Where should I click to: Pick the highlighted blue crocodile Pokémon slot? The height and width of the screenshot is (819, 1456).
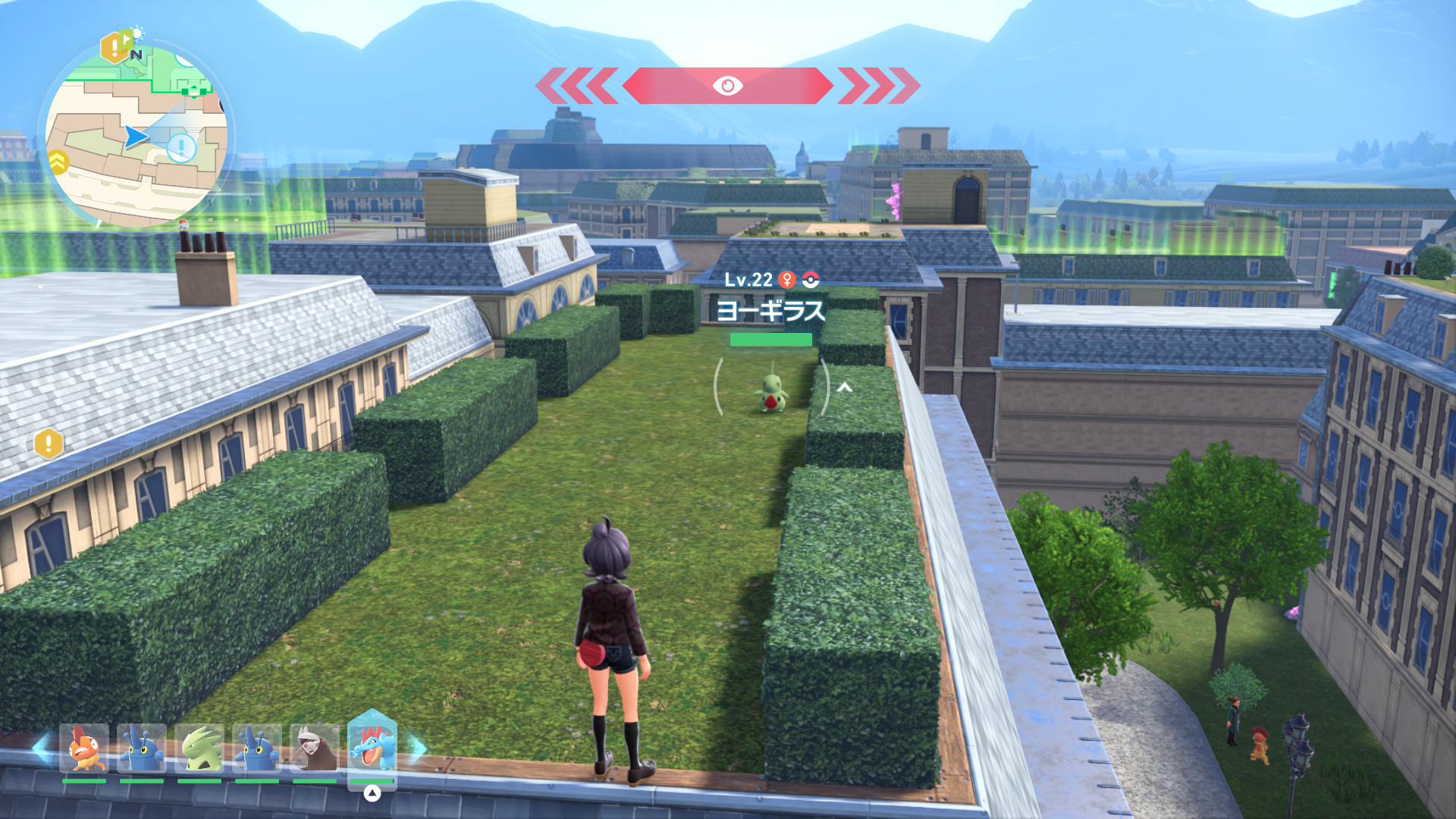pos(372,747)
